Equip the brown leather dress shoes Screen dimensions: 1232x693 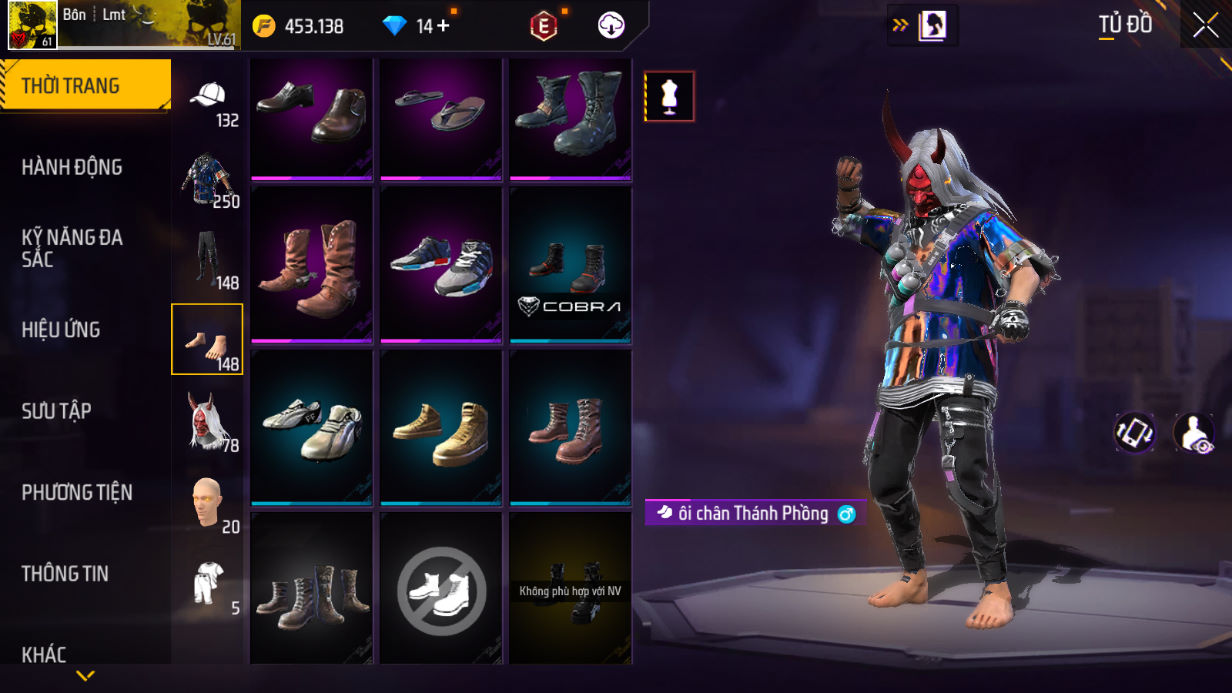tap(311, 118)
